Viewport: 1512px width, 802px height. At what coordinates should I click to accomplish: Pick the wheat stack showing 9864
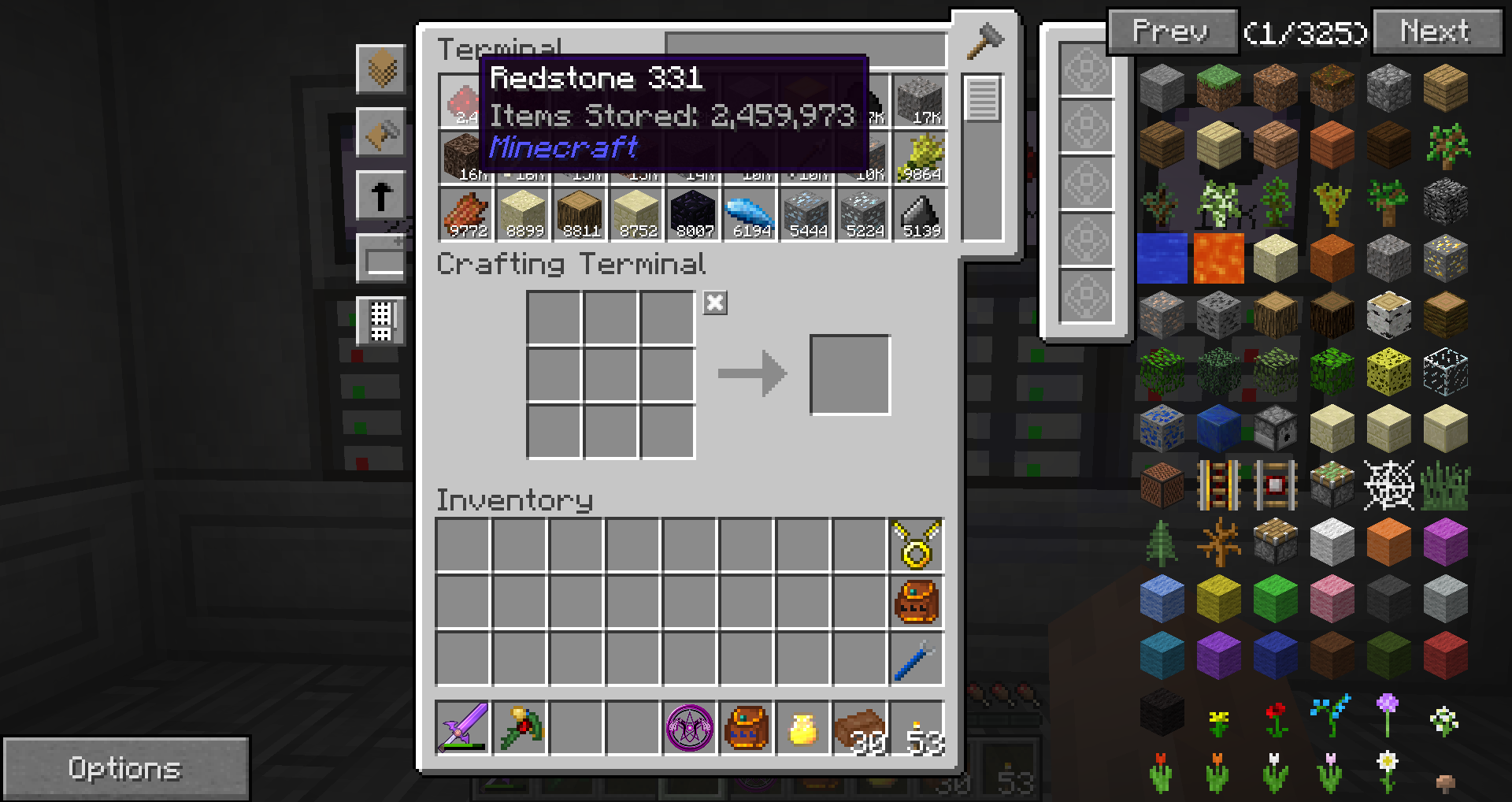coord(919,158)
